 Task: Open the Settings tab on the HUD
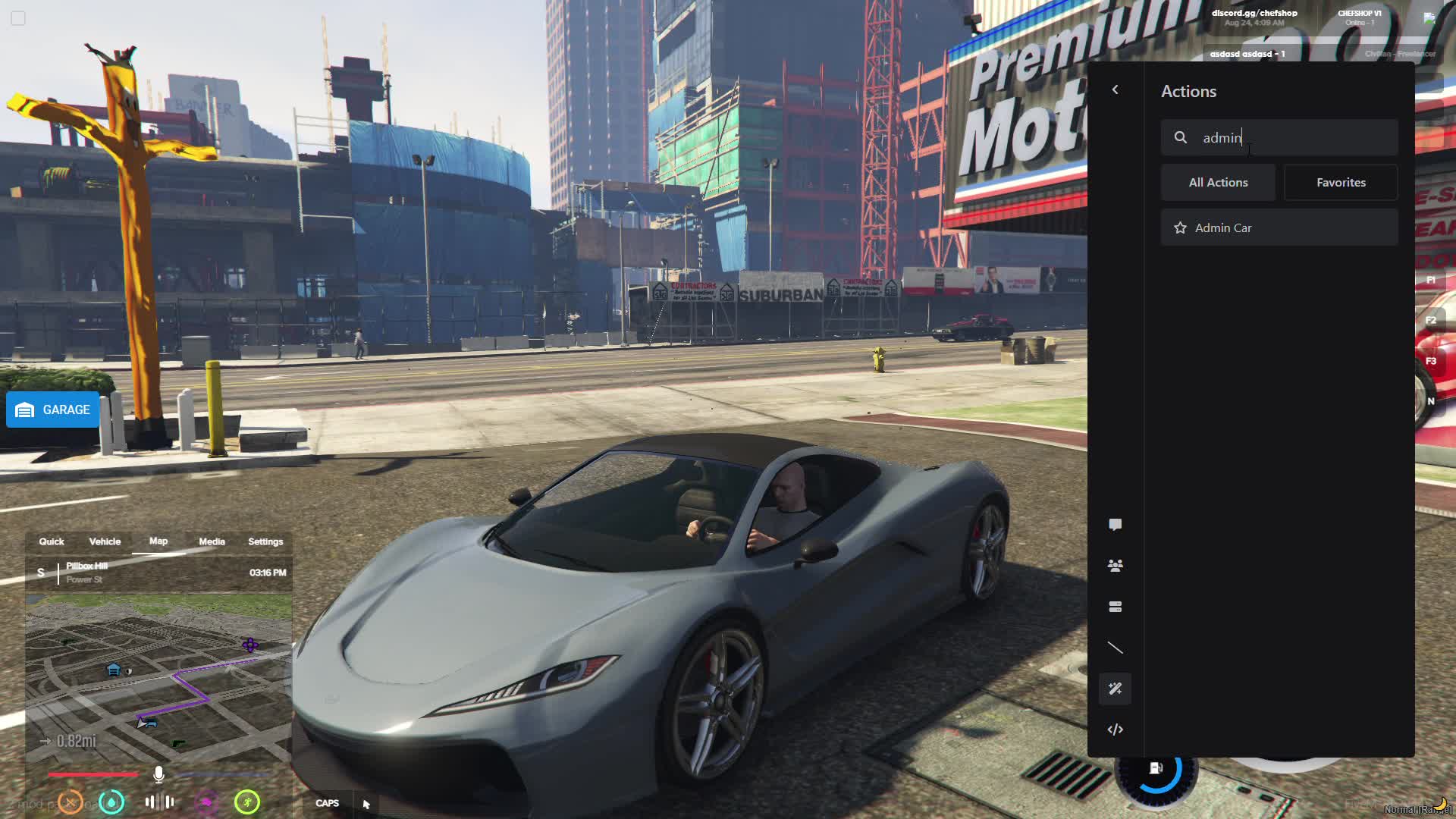coord(265,541)
